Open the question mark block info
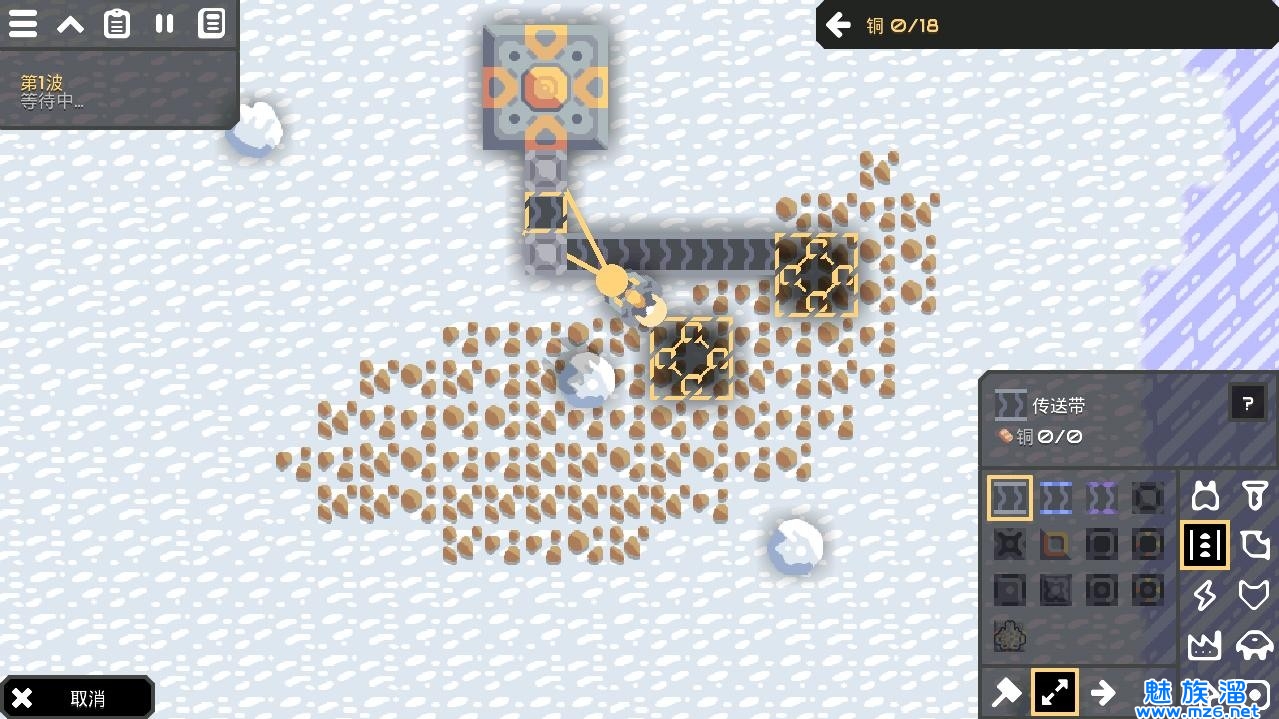 [1247, 404]
